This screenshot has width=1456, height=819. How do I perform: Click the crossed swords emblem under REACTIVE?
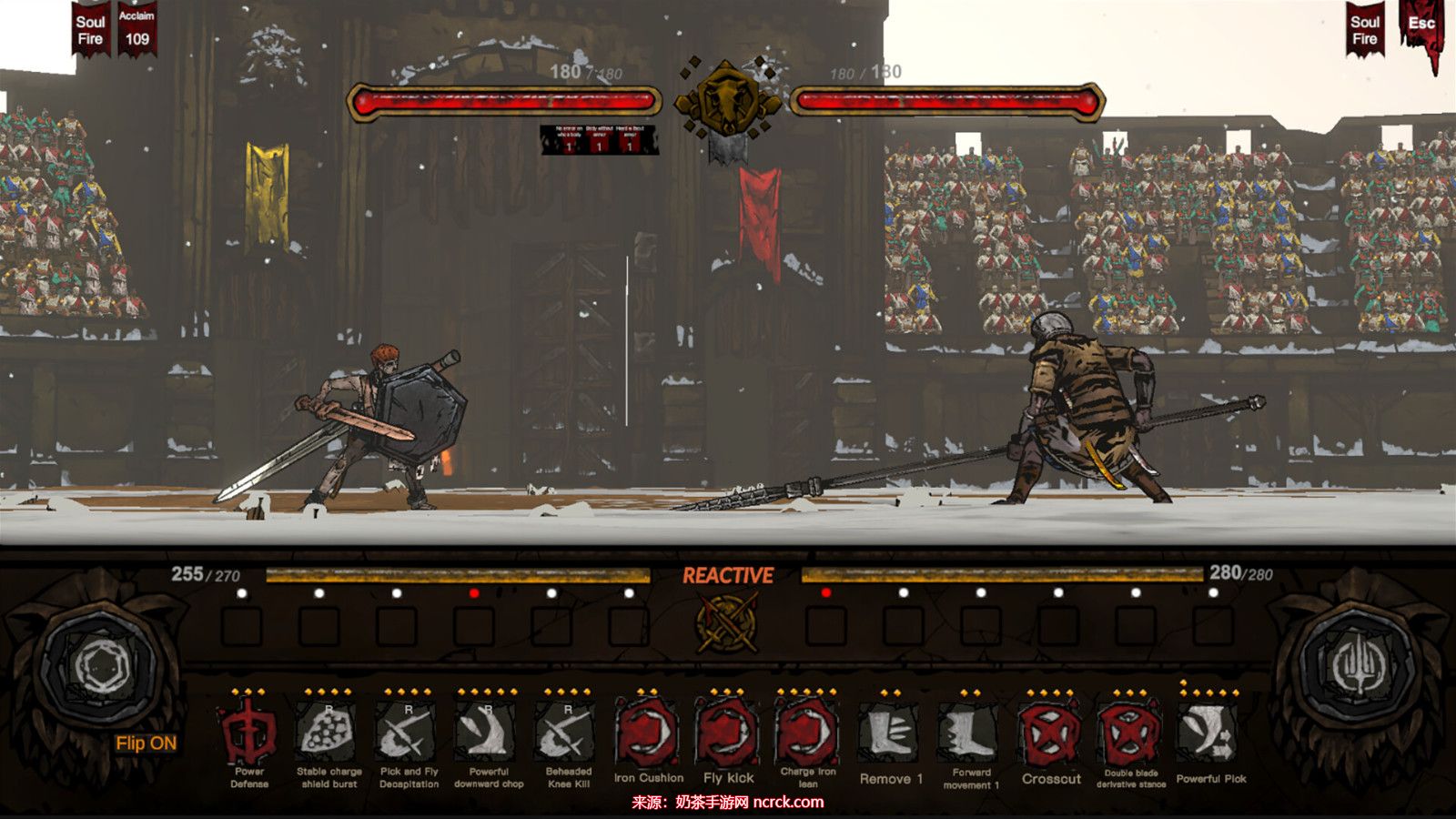[728, 623]
